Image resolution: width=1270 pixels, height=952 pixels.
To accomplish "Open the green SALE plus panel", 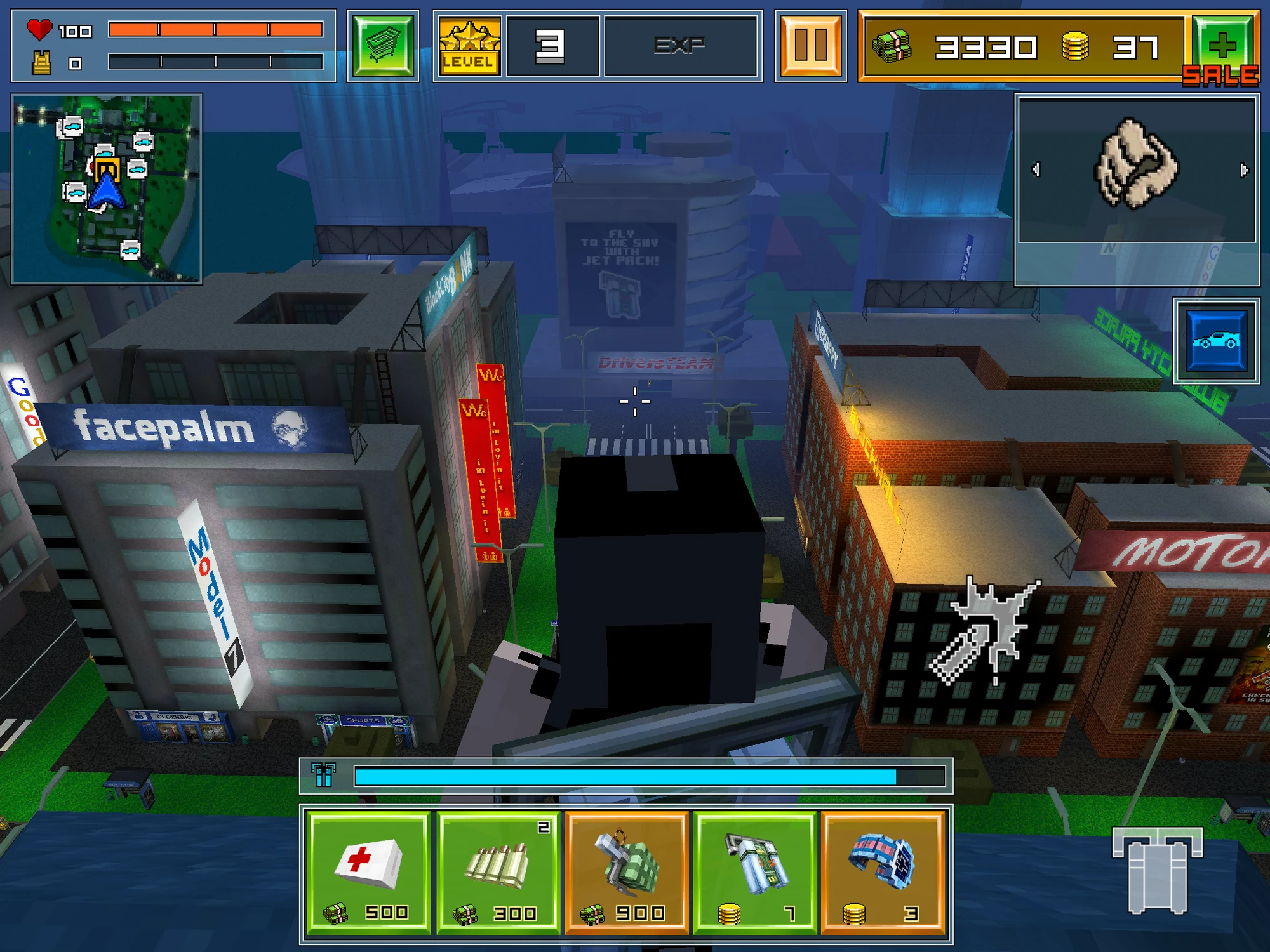I will click(1231, 45).
